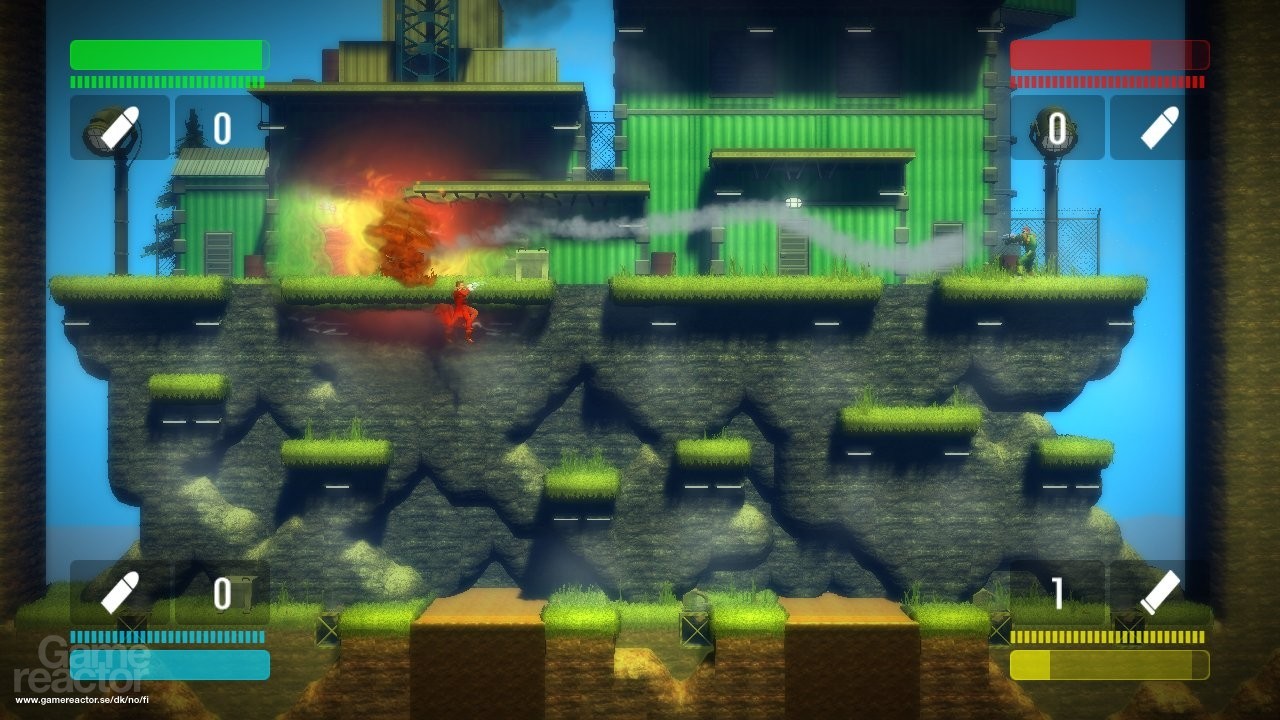
Task: Select the red-suited character on the platform
Action: 465,305
